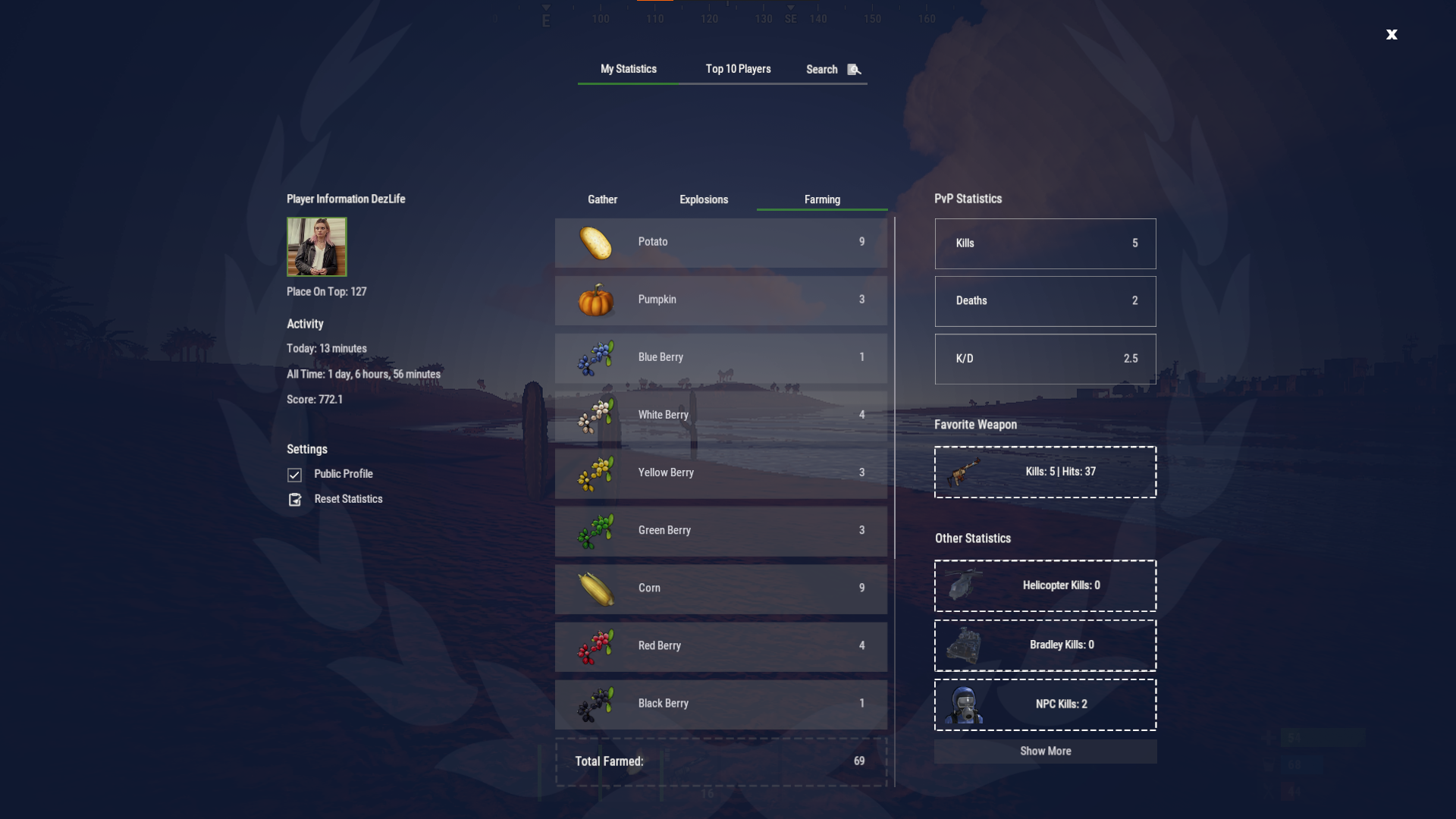The height and width of the screenshot is (819, 1456).
Task: Open the Search tab
Action: 832,69
